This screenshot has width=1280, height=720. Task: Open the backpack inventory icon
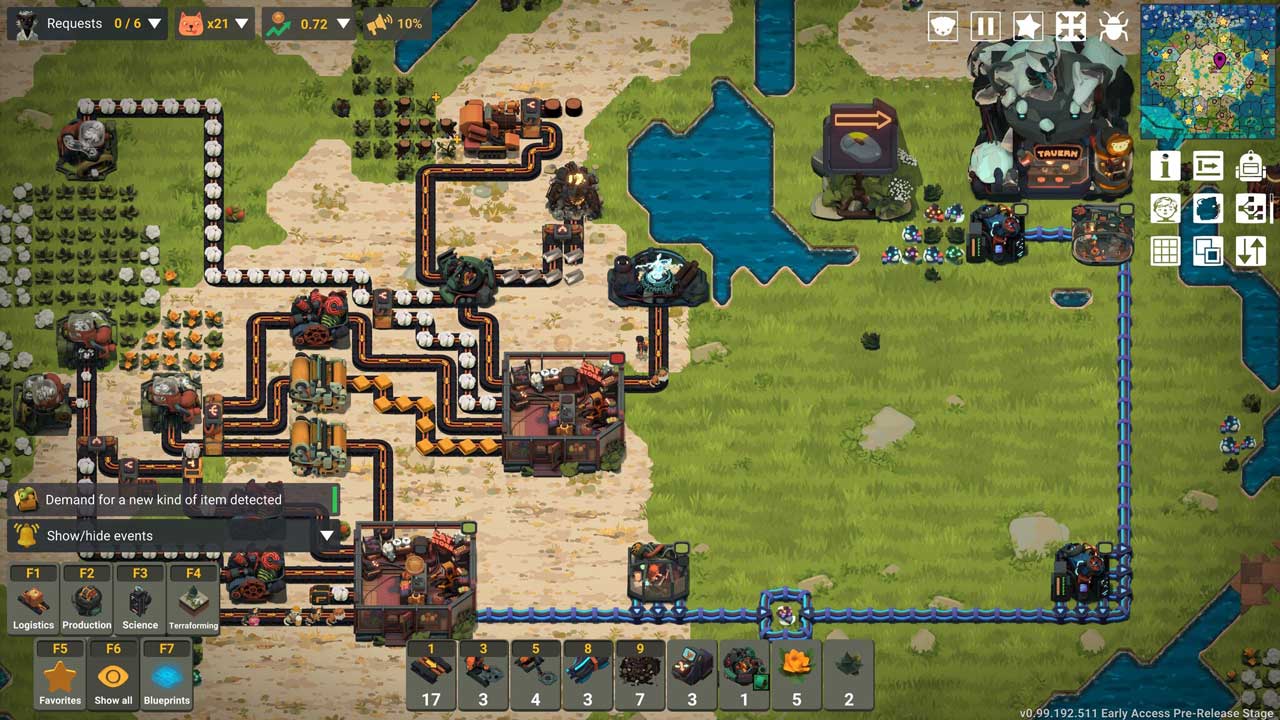pos(1250,166)
